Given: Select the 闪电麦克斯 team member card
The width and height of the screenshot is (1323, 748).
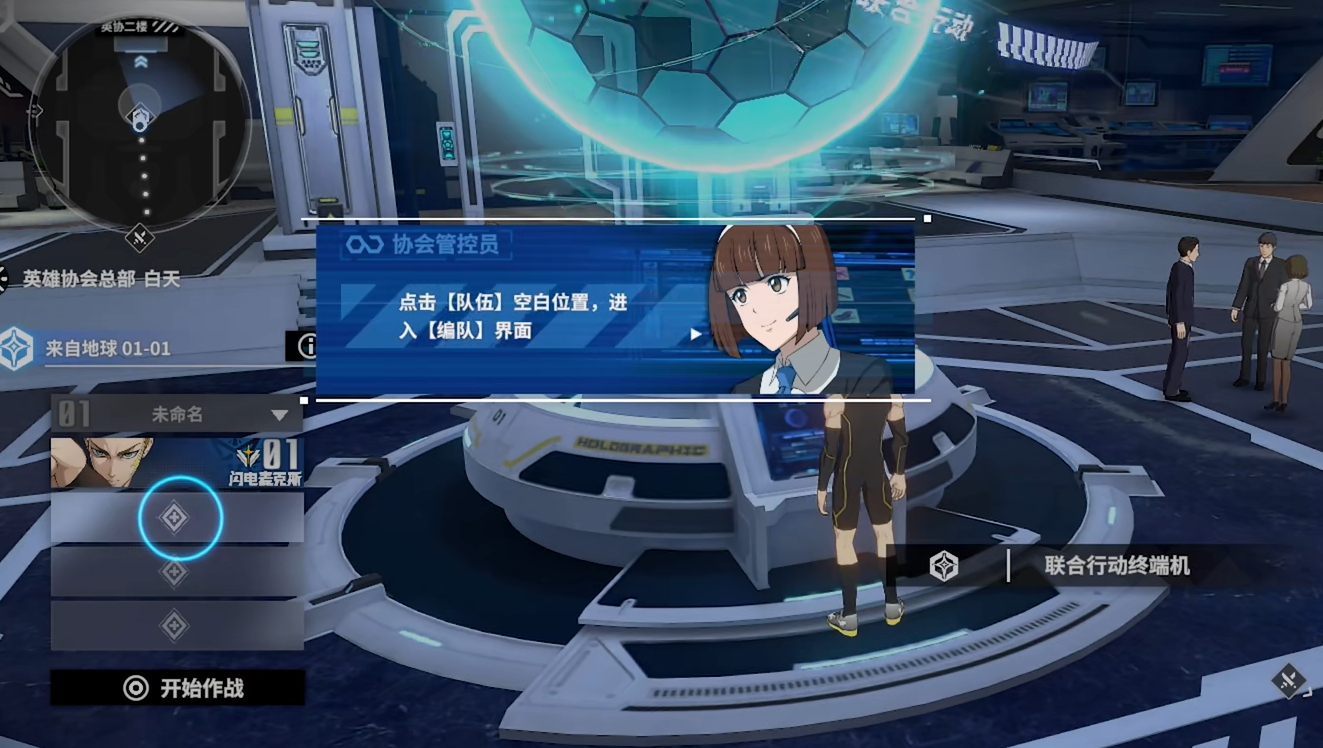Looking at the screenshot, I should coord(177,462).
